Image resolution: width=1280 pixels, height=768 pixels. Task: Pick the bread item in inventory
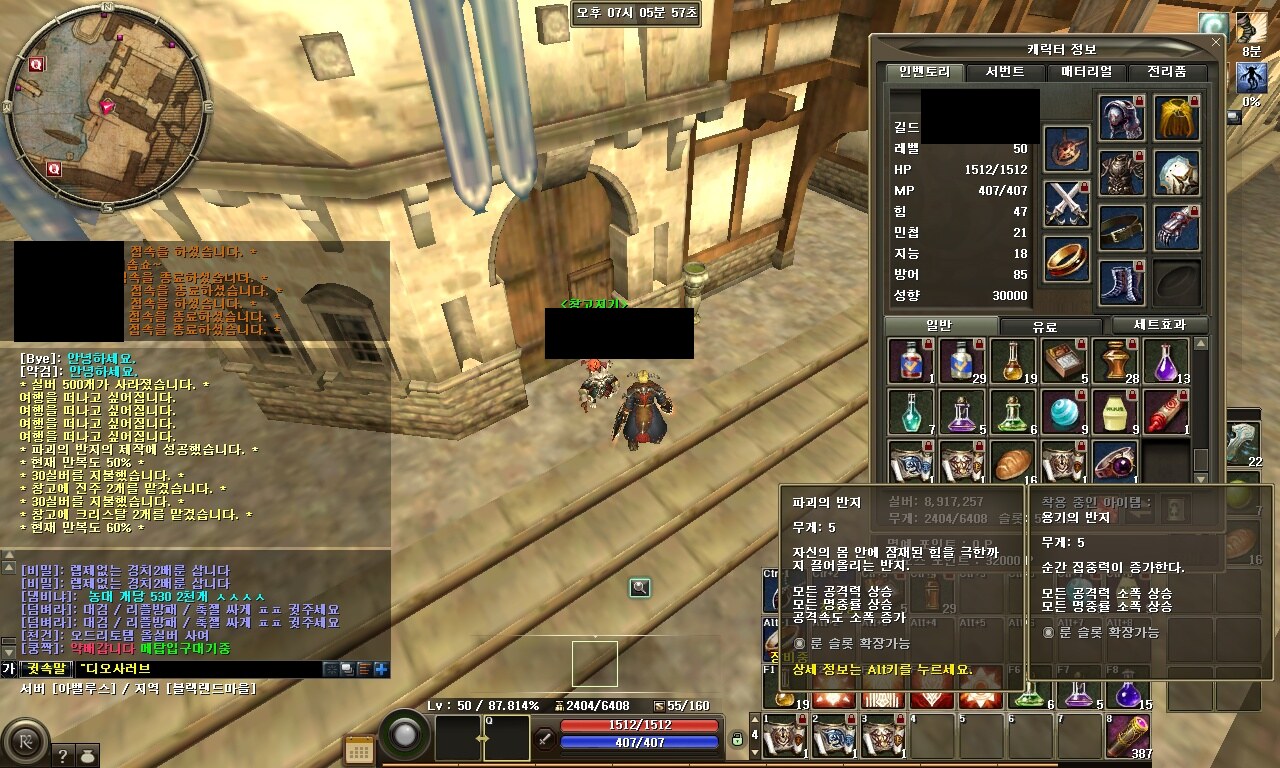pos(1013,462)
